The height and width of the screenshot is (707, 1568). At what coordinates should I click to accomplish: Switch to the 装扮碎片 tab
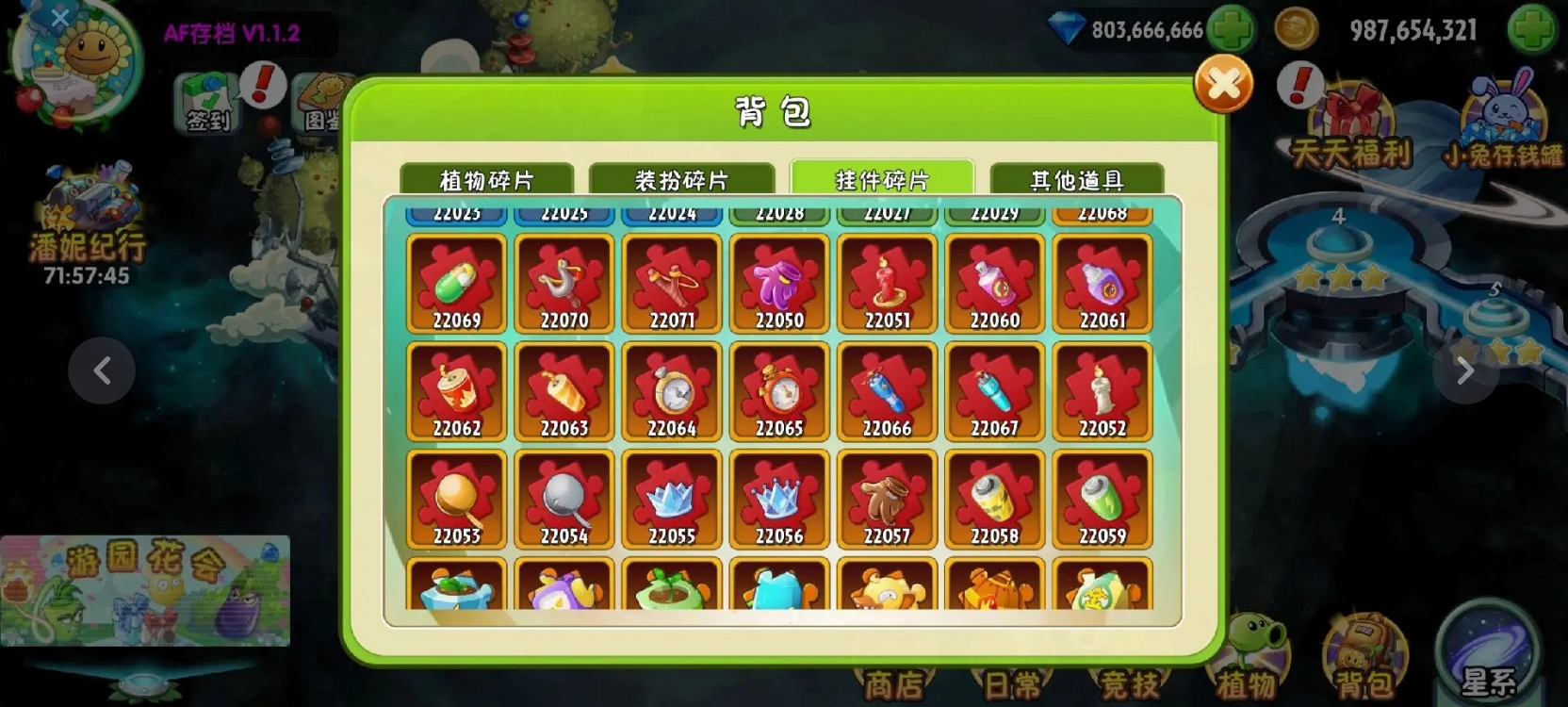pyautogui.click(x=683, y=180)
